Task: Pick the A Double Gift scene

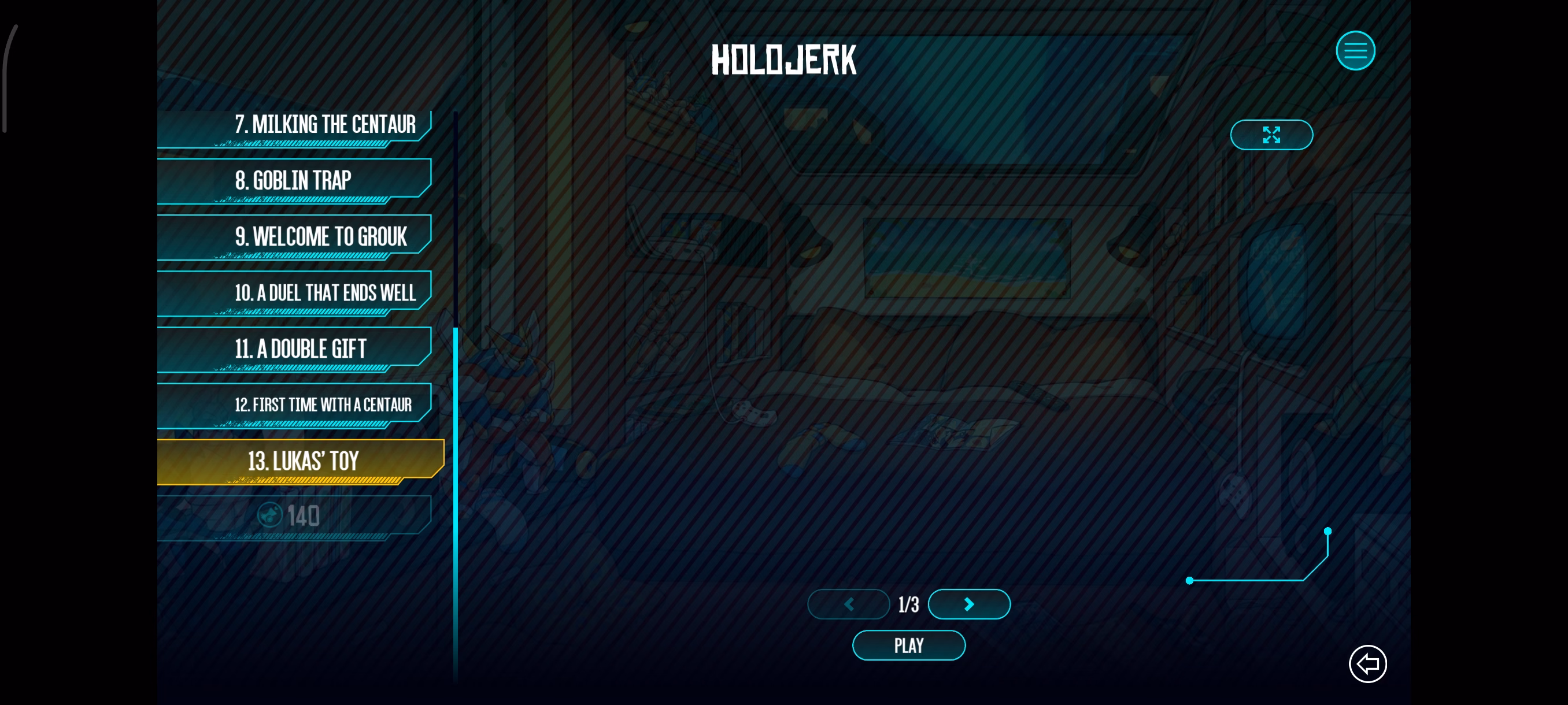Action: 295,349
